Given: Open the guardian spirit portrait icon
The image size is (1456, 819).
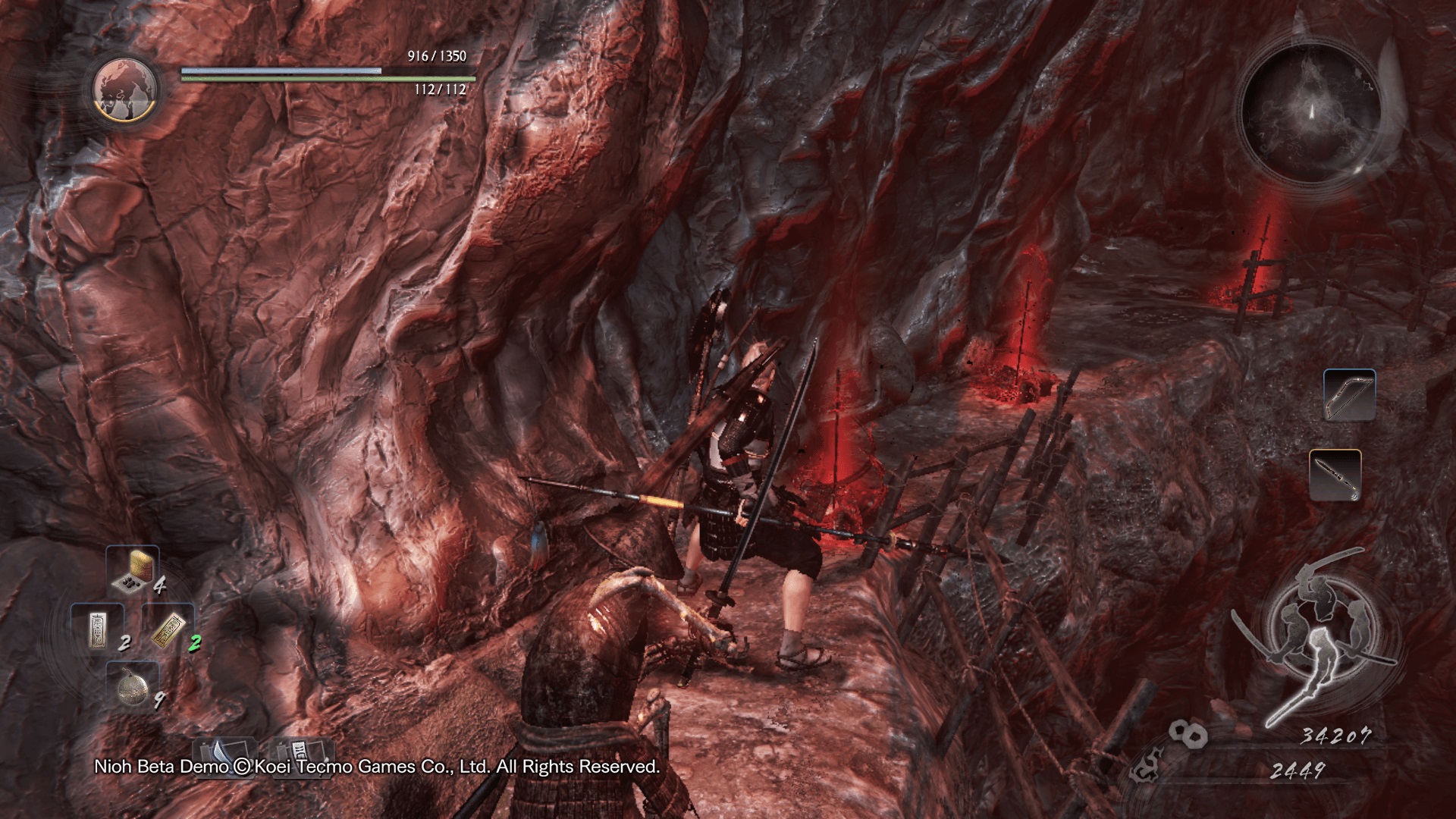Looking at the screenshot, I should (126, 89).
